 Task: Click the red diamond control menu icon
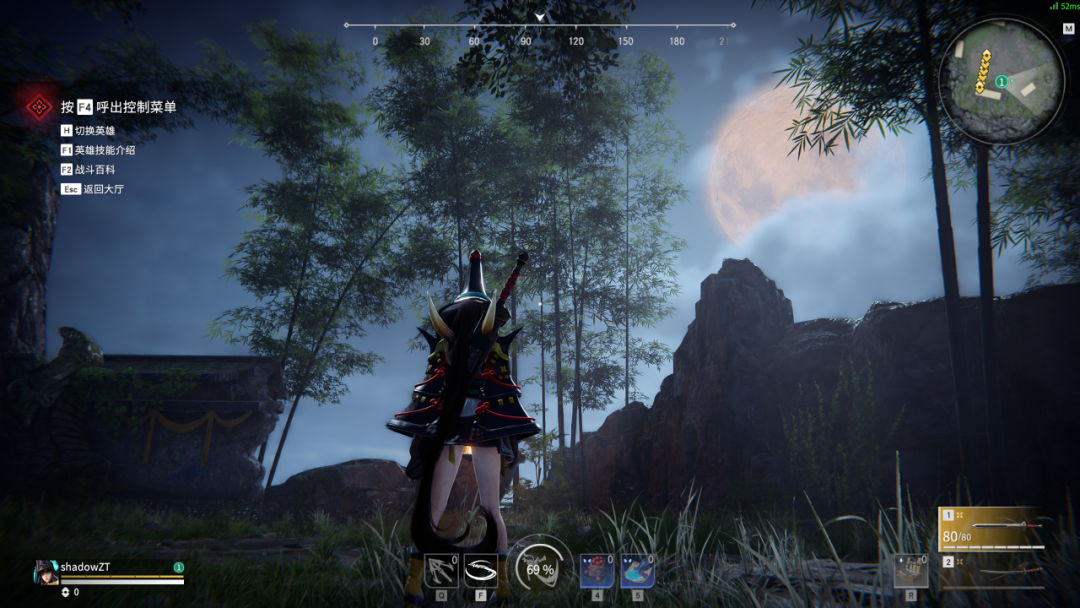click(x=39, y=106)
